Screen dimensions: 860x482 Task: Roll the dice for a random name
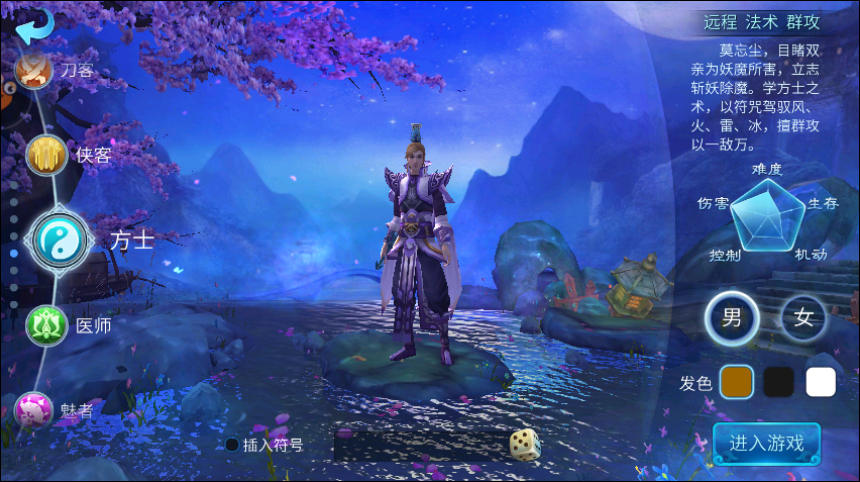pos(524,444)
